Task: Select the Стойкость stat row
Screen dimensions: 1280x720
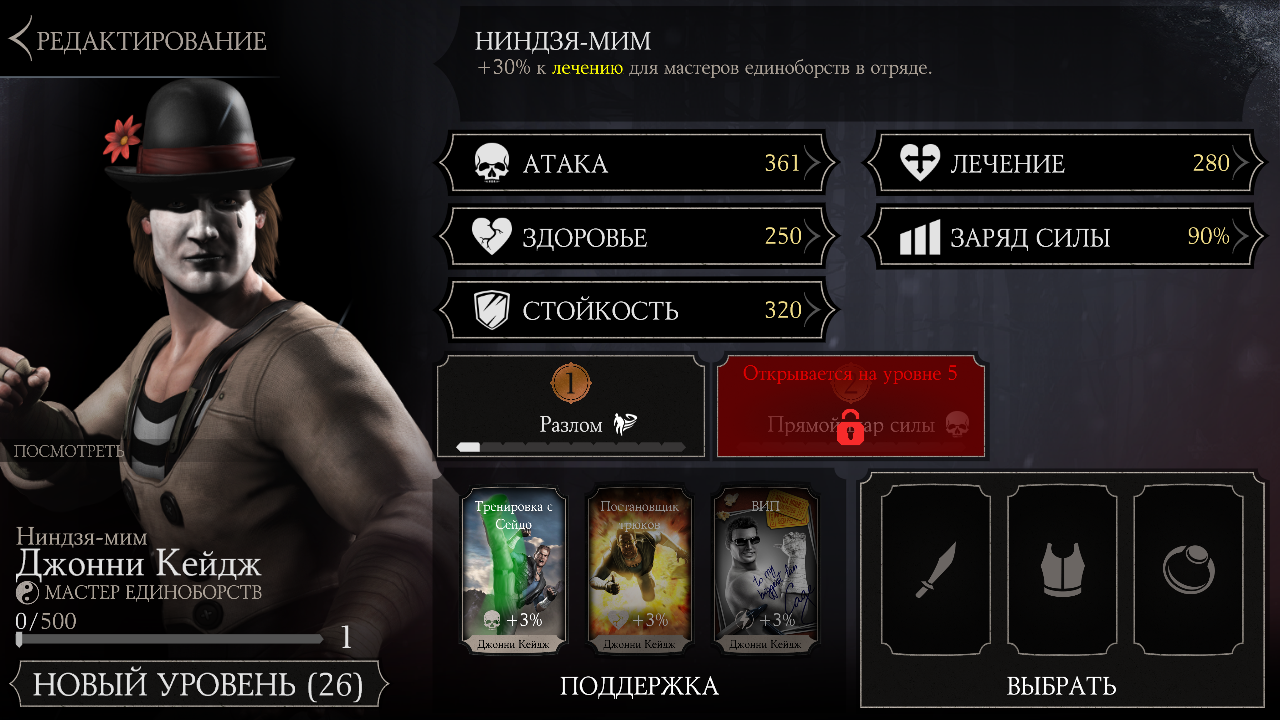Action: click(636, 310)
